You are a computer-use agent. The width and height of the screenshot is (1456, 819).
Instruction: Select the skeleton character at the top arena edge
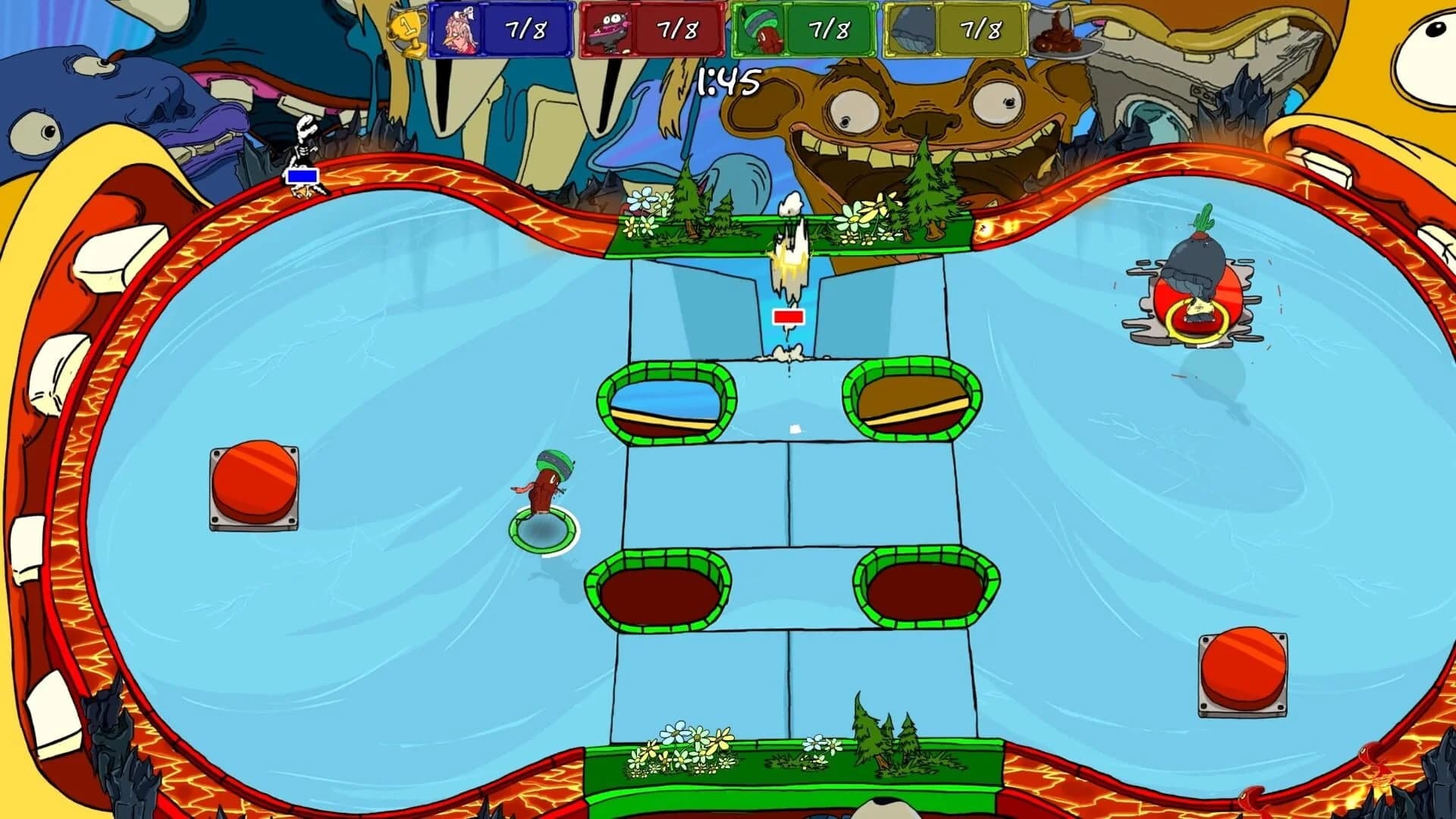(303, 148)
